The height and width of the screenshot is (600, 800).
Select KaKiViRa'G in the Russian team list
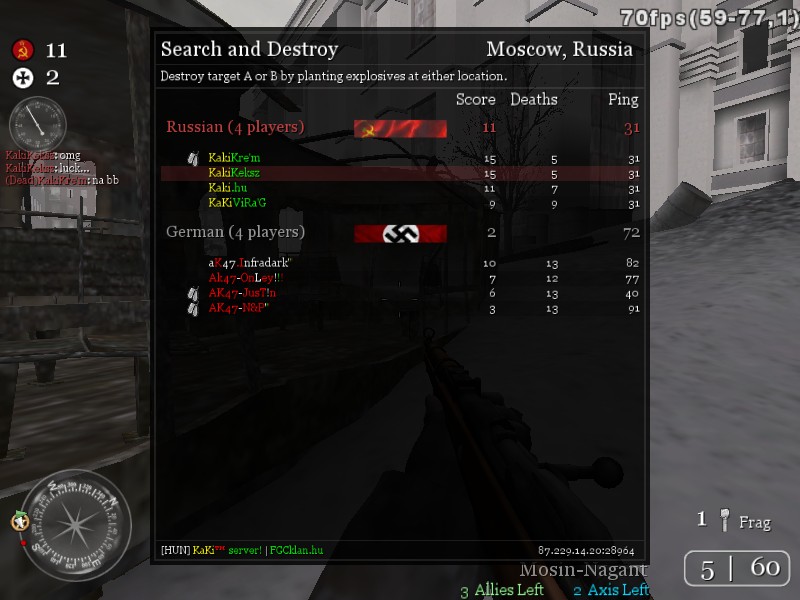[238, 203]
